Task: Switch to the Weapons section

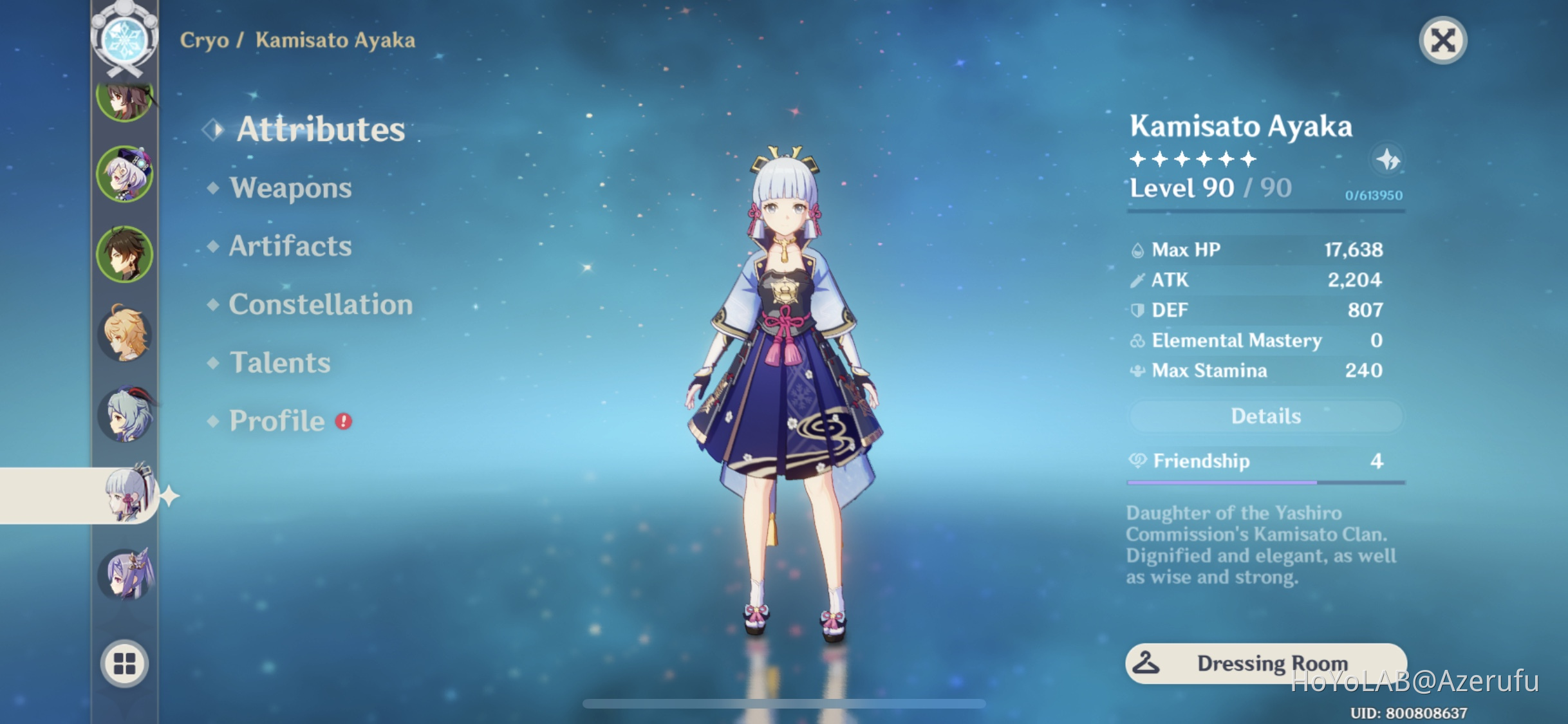Action: [292, 188]
